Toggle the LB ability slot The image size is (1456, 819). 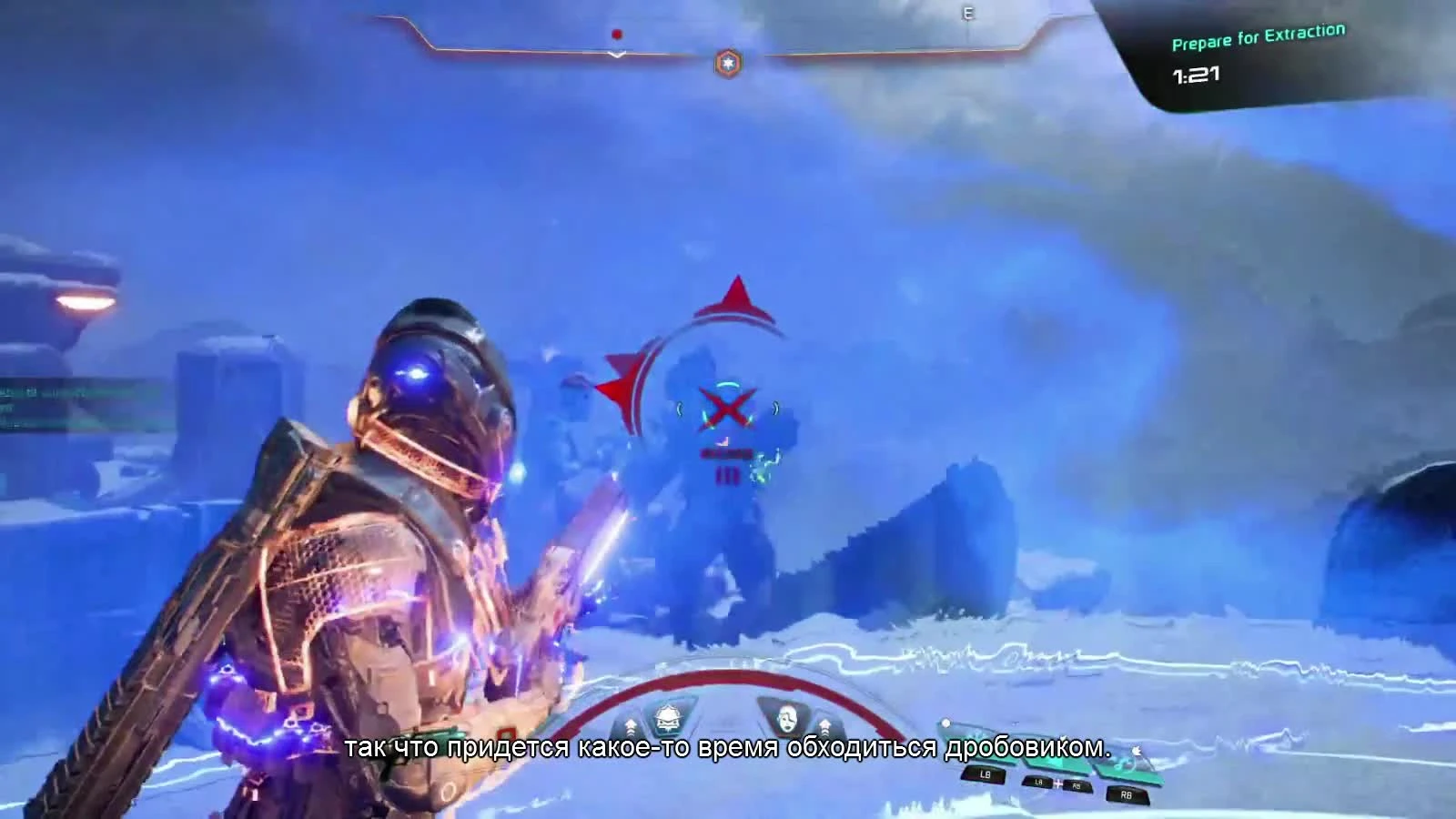click(985, 775)
